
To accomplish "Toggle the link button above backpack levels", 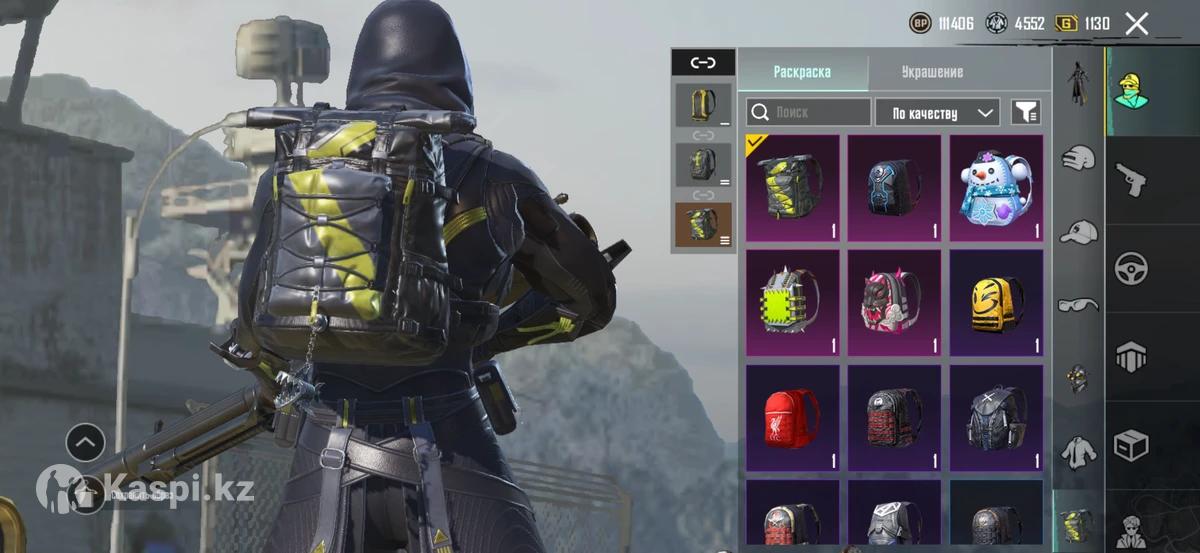I will click(703, 62).
